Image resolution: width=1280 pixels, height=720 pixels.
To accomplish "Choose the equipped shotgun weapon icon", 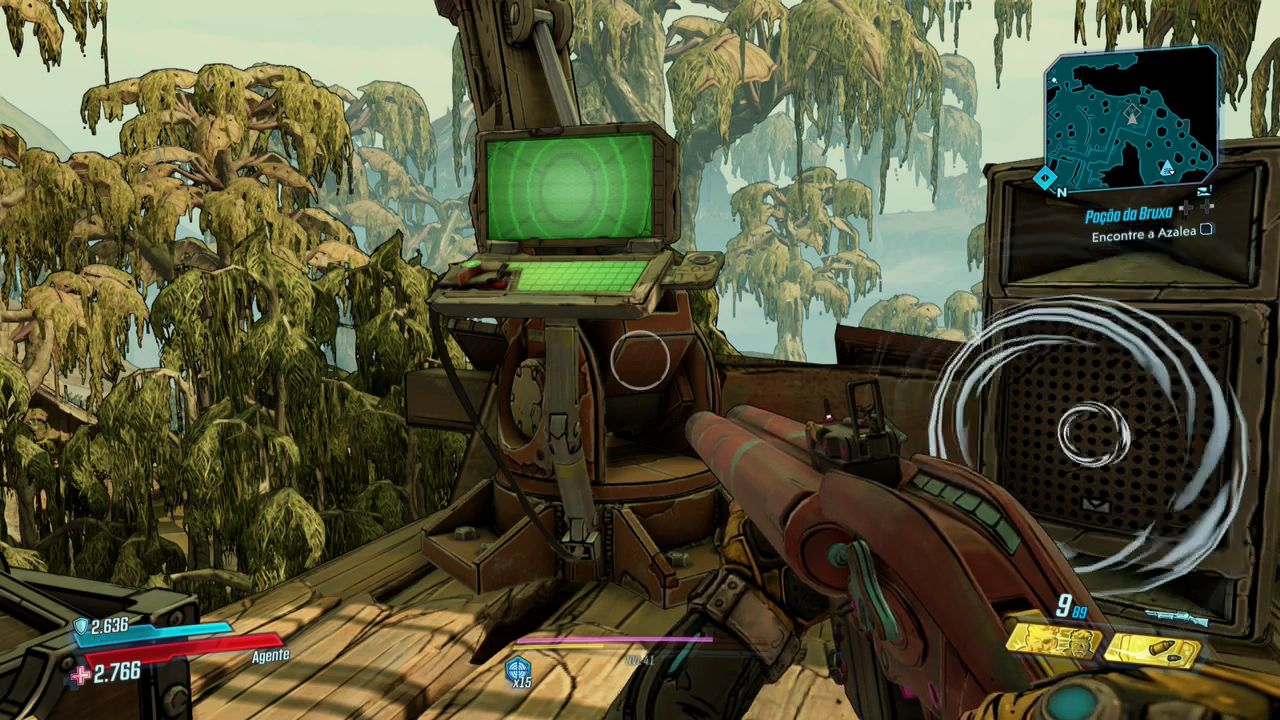I will [x=1176, y=617].
